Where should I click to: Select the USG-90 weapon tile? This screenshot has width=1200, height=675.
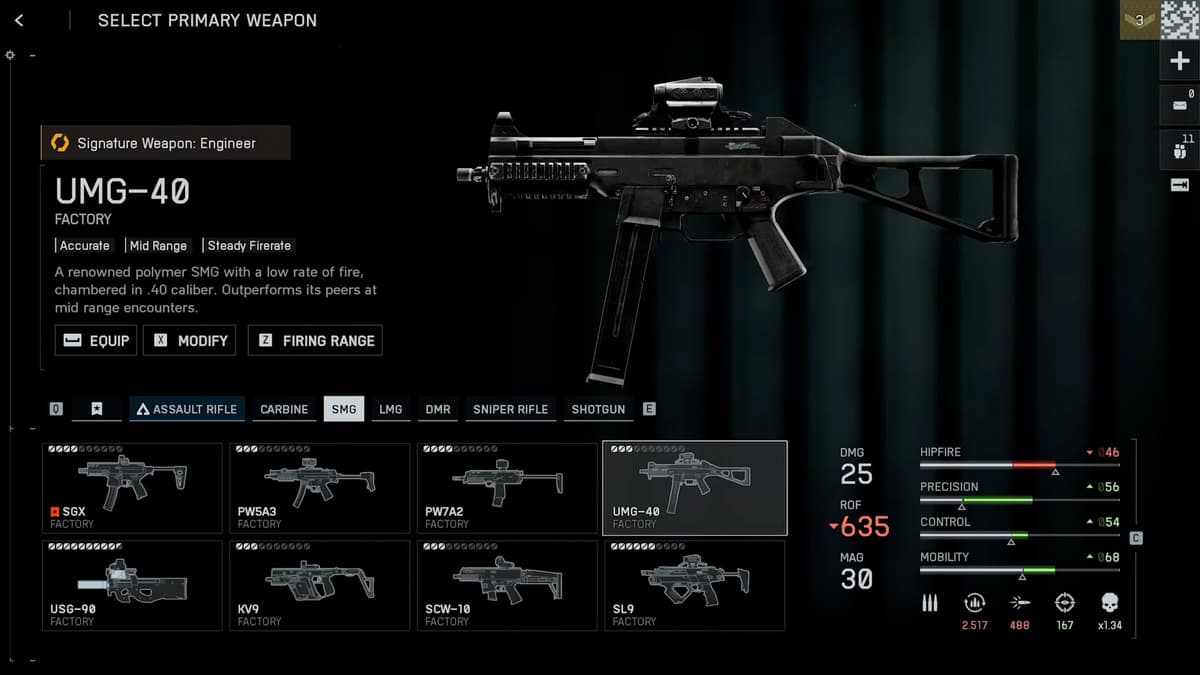(x=132, y=585)
